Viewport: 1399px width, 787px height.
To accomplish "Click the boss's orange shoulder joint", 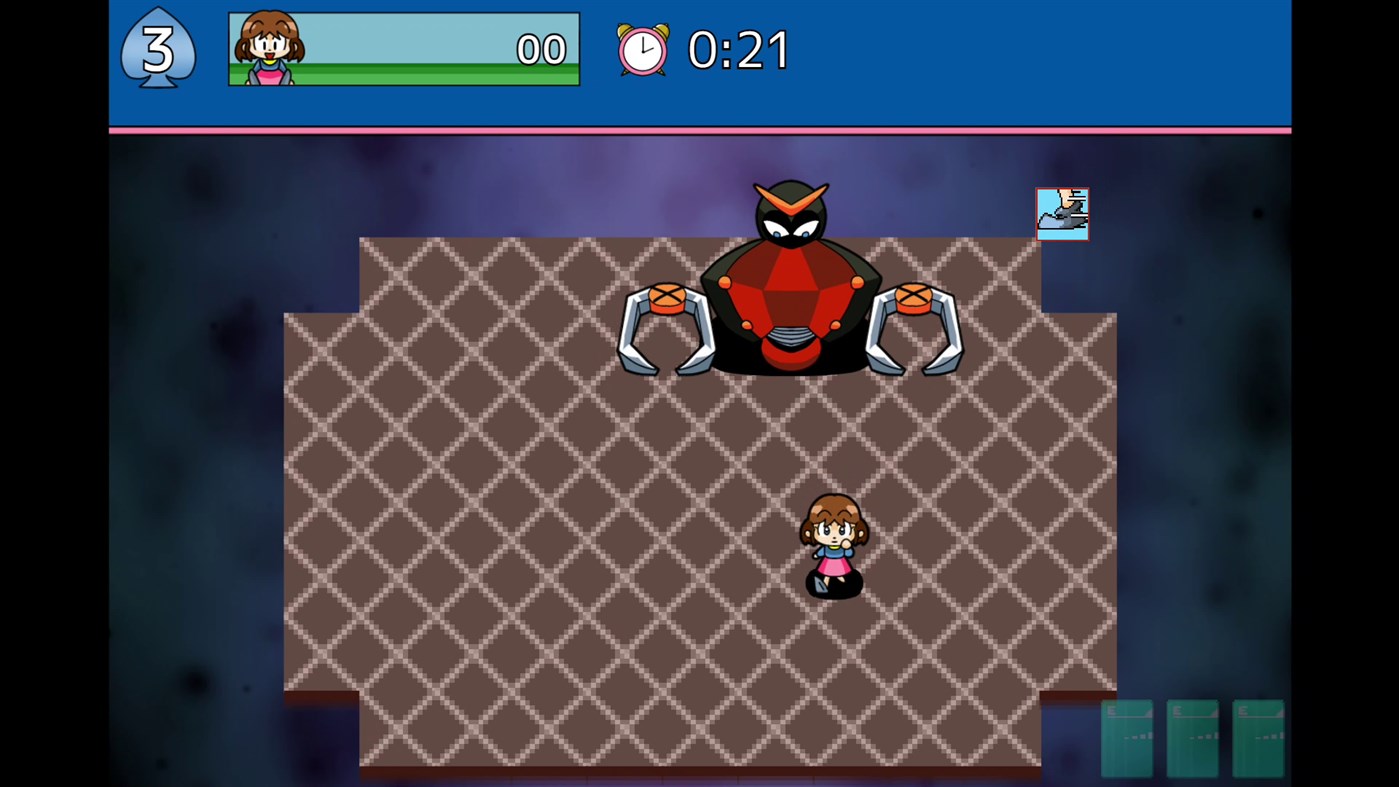I will coord(668,297).
